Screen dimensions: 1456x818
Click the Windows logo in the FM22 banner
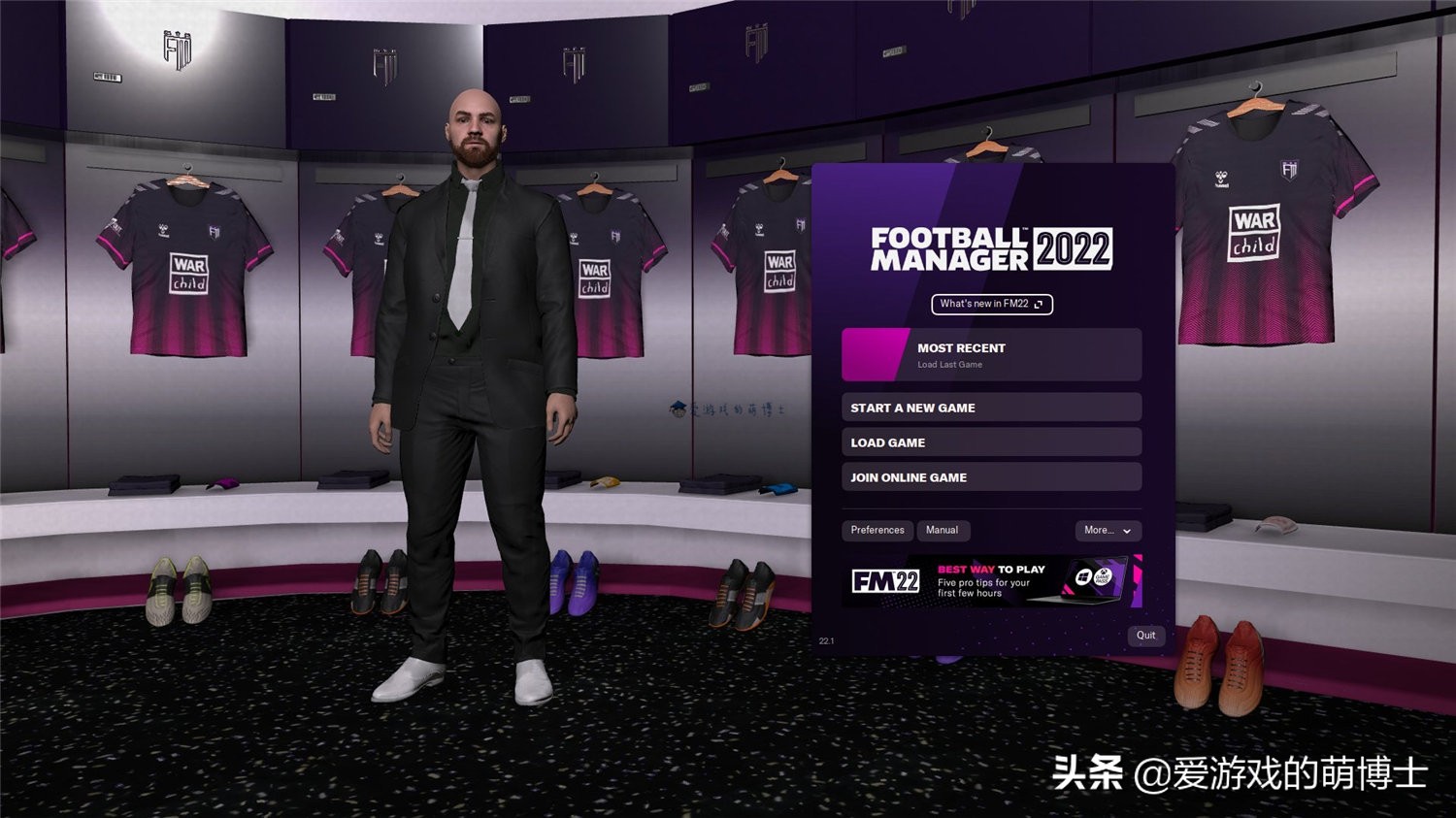[x=1083, y=577]
